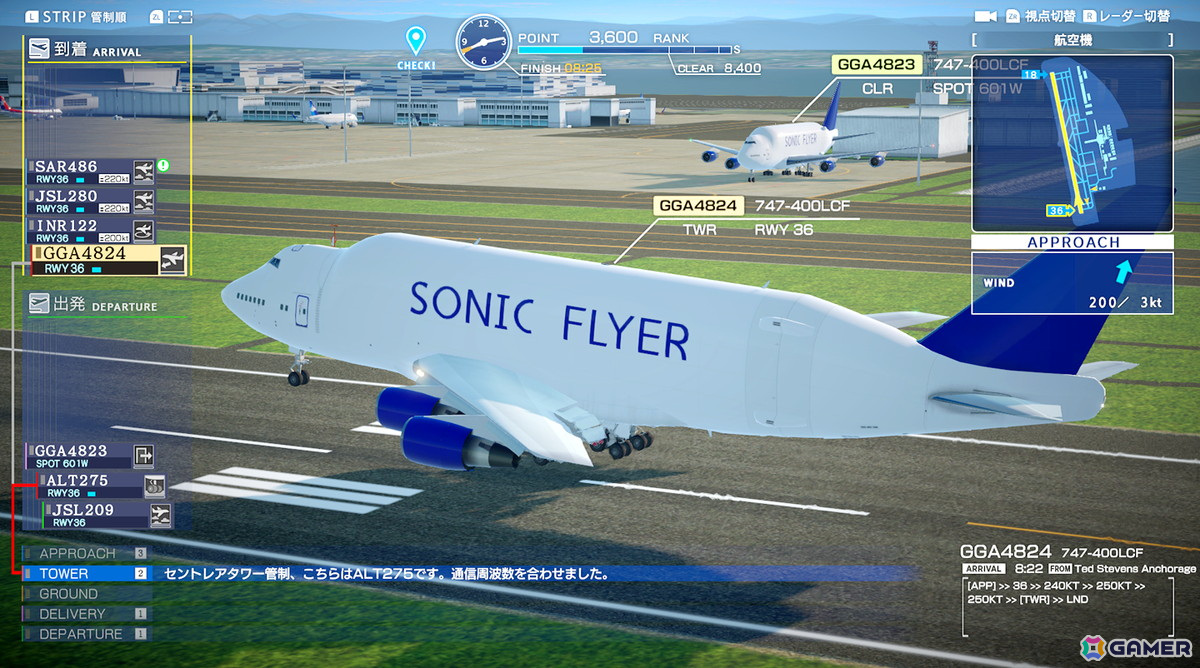Click the 出発 DEPARTURE list header

[x=93, y=304]
